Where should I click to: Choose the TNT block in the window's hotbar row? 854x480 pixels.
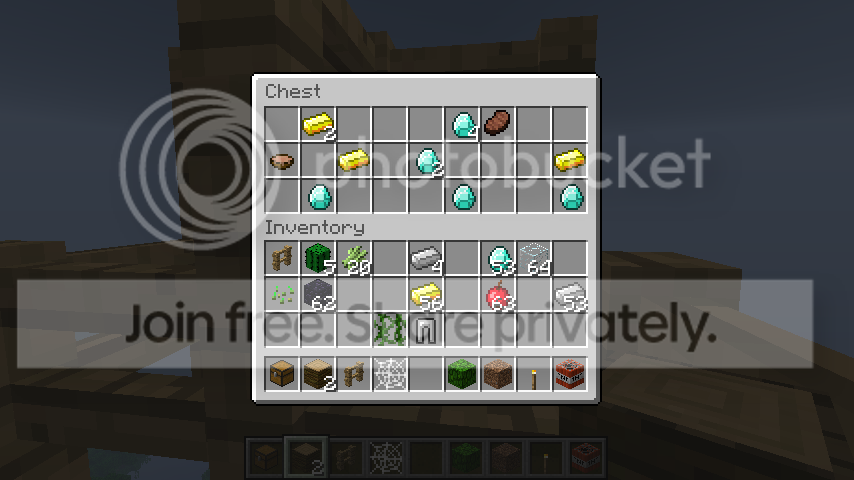pos(570,375)
